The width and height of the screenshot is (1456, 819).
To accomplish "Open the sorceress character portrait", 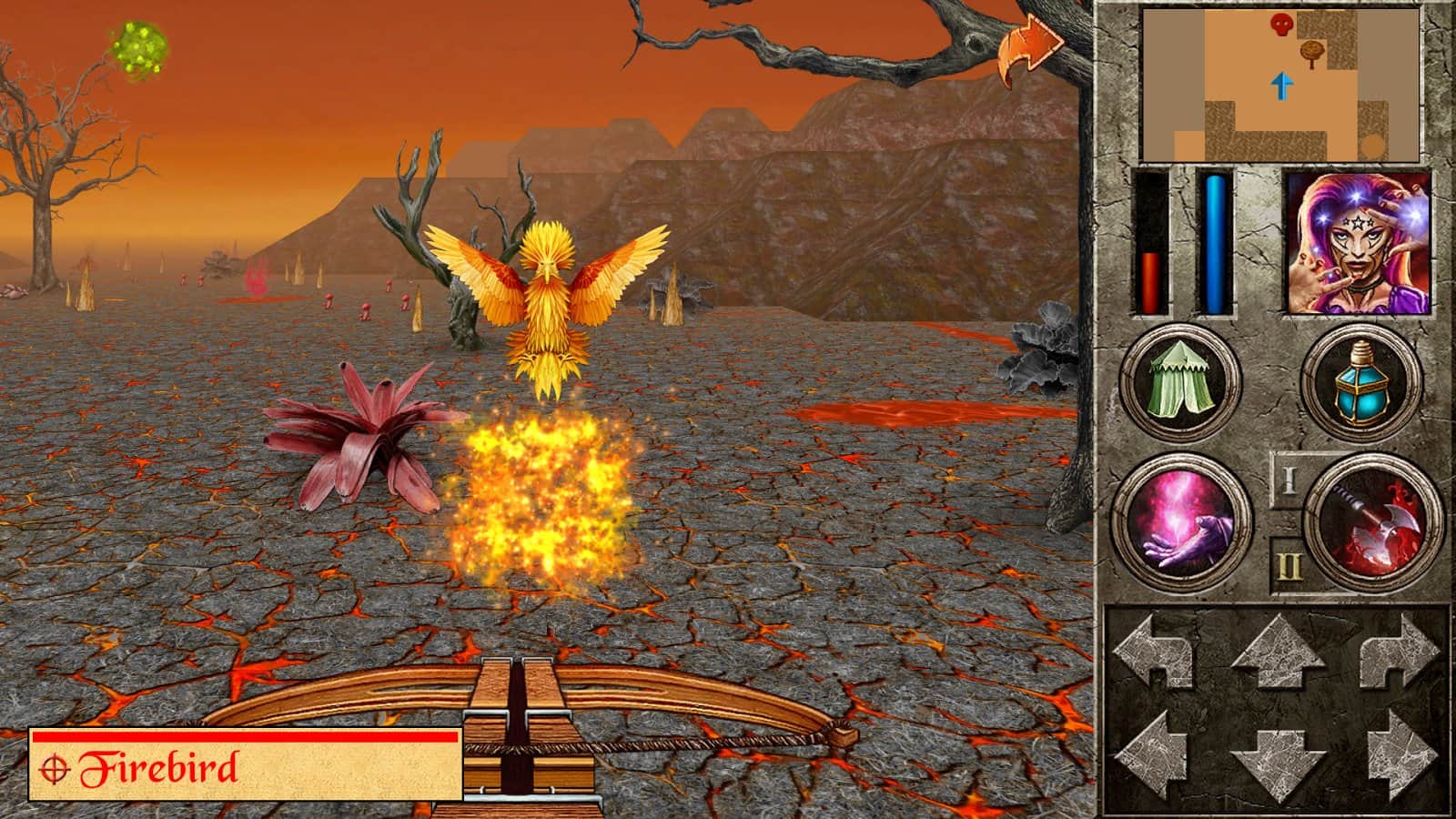I will [x=1357, y=243].
